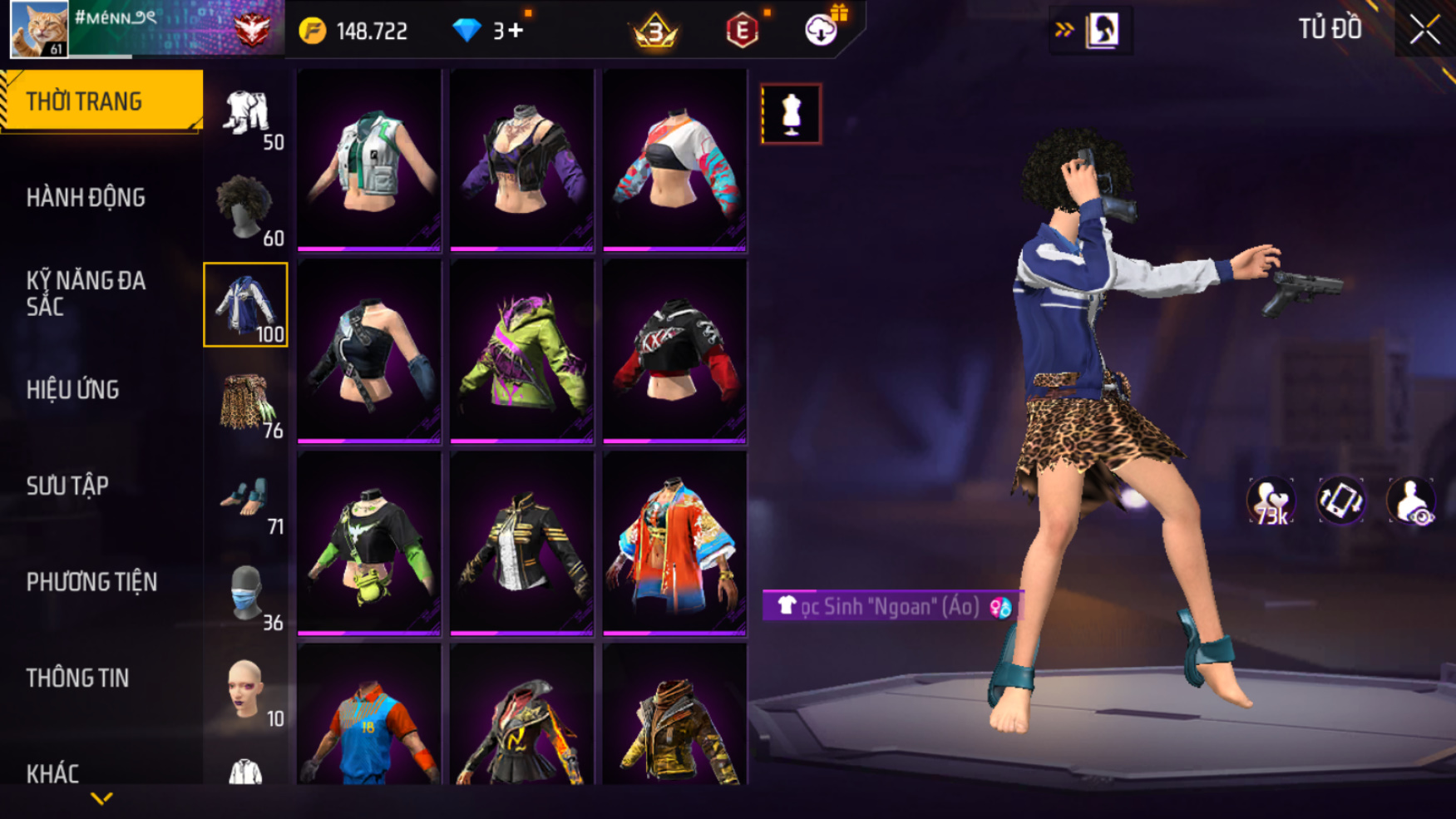Select the Thời Trang tab
Screen dimensions: 1456x819
click(84, 101)
